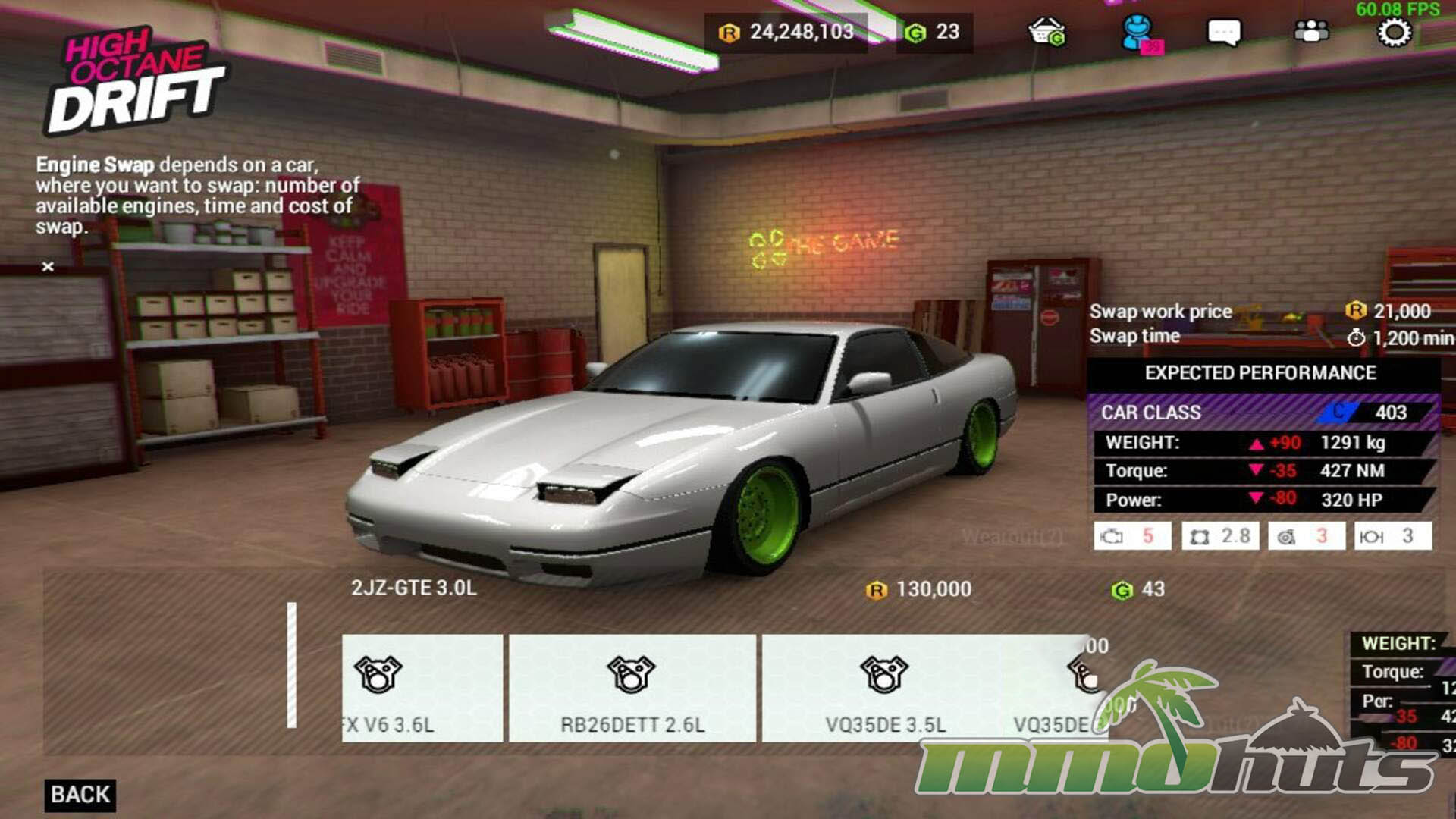Viewport: 1456px width, 819px height.
Task: Open the settings gear
Action: 1394,33
